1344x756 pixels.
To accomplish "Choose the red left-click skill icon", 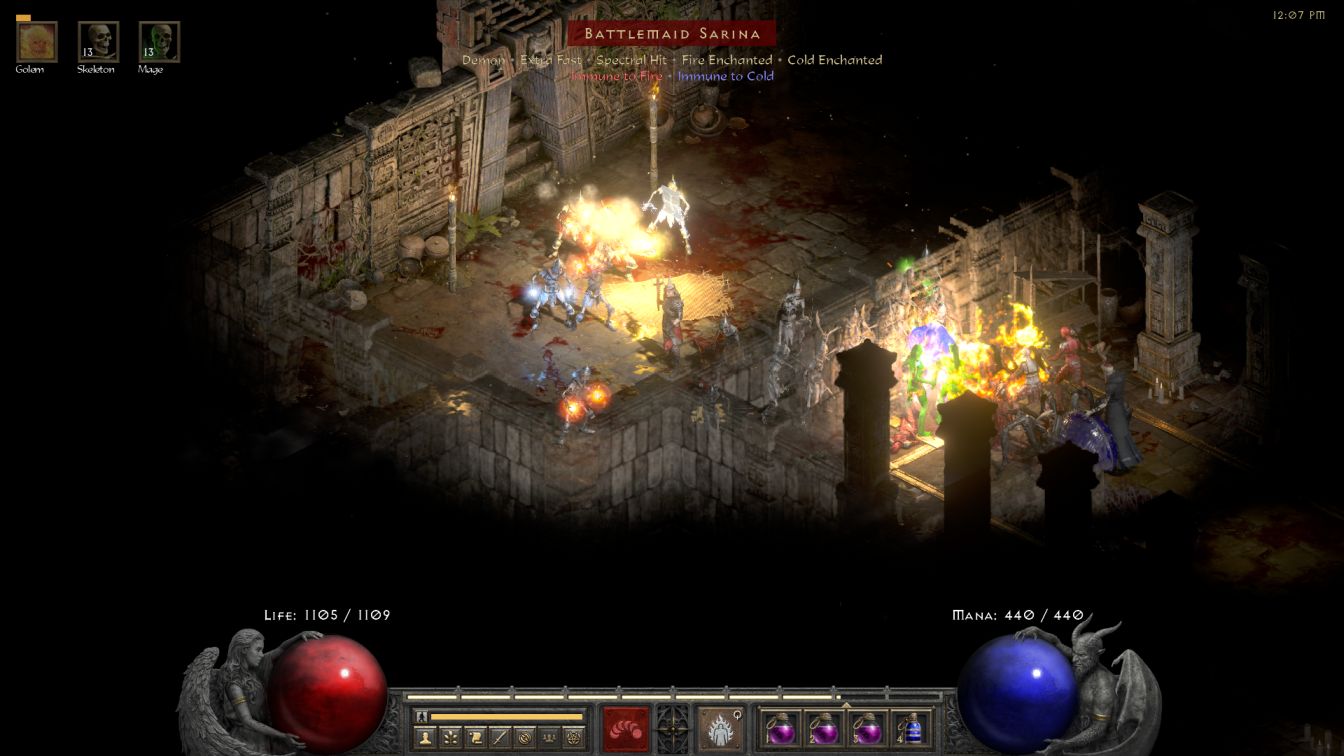I will 625,728.
